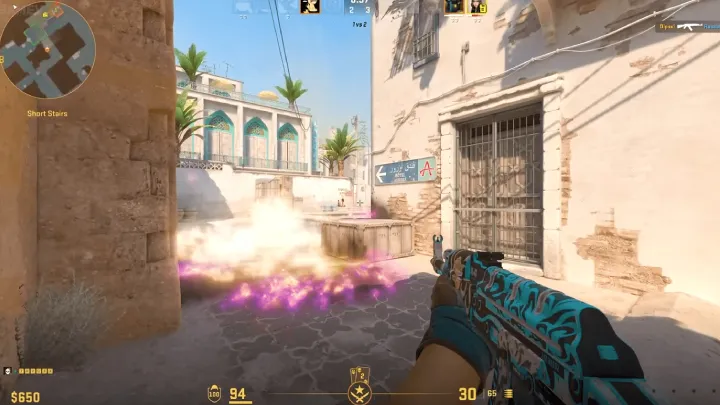
Task: Click the armor shield icon beside health
Action: coord(215,393)
